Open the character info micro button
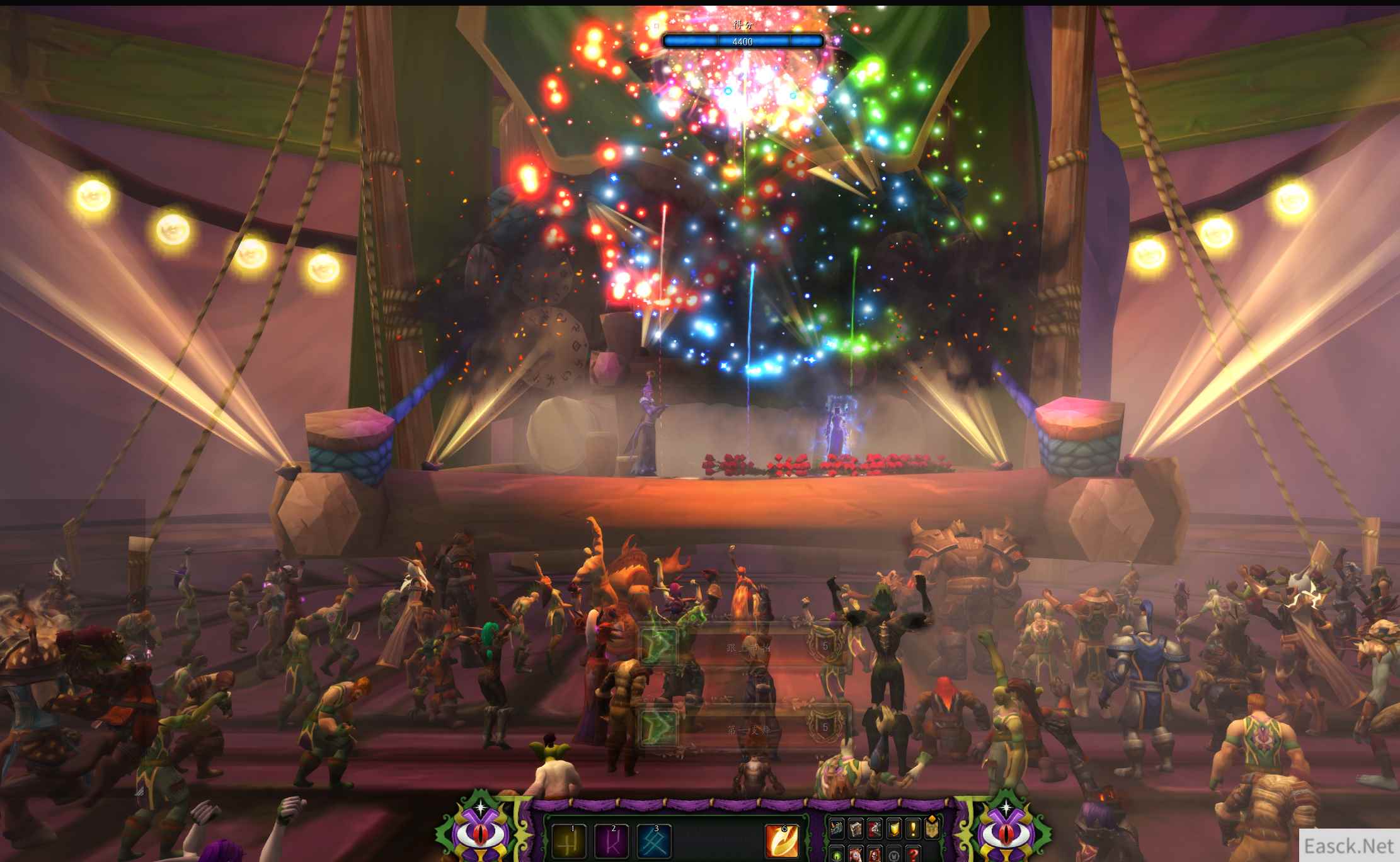The width and height of the screenshot is (1400, 862). pos(837,829)
